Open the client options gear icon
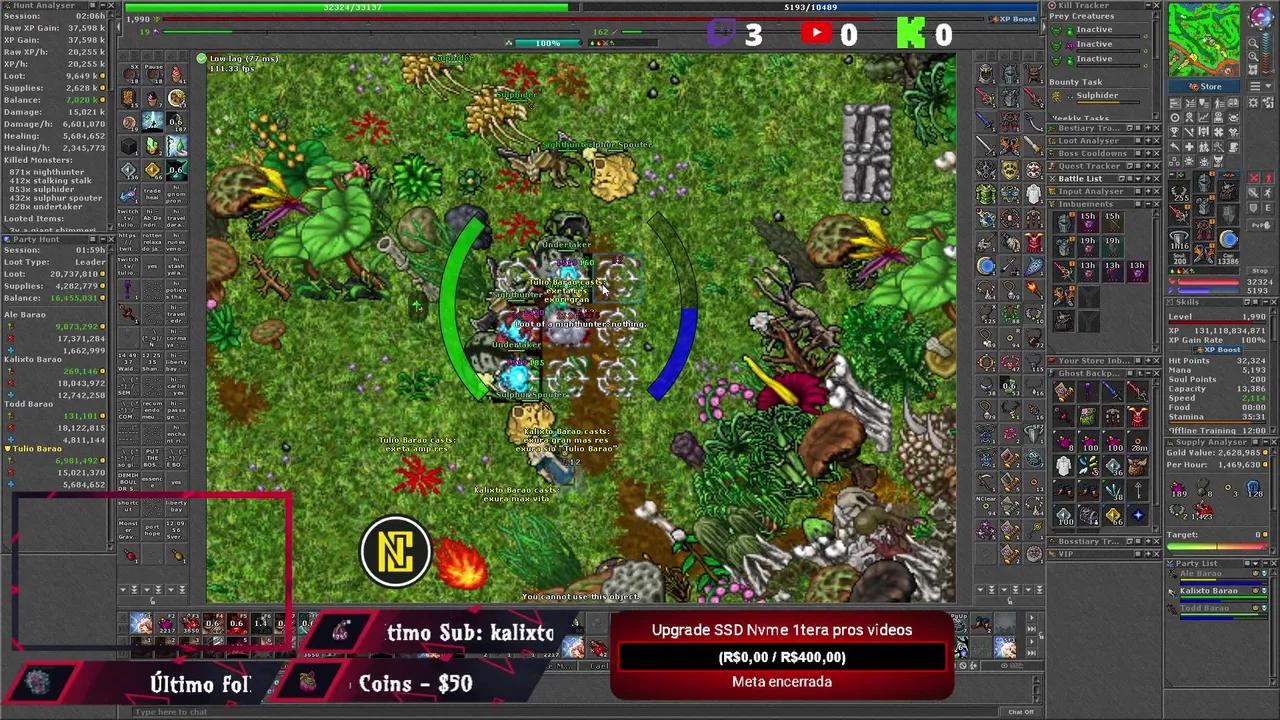The image size is (1280, 720). pos(1253,102)
